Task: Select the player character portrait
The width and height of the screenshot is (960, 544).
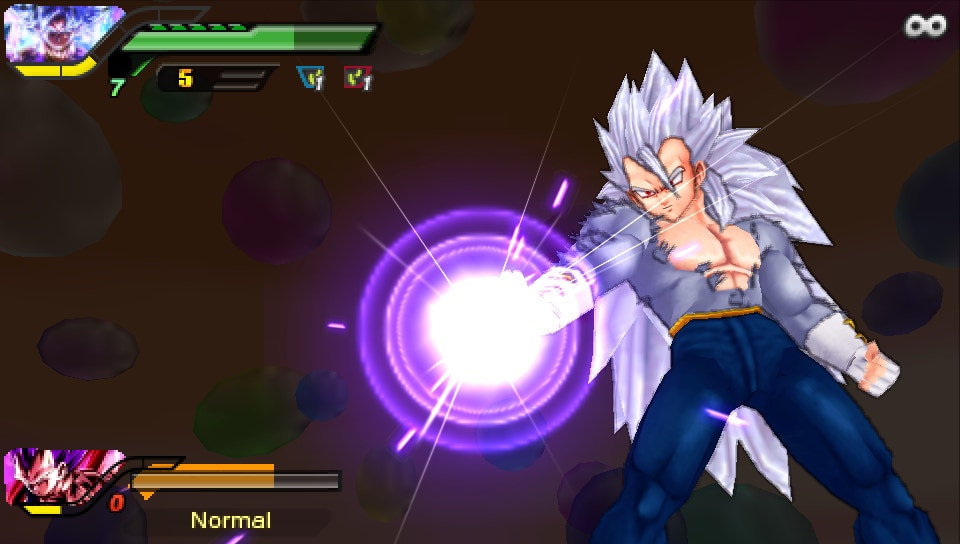Action: pyautogui.click(x=62, y=34)
